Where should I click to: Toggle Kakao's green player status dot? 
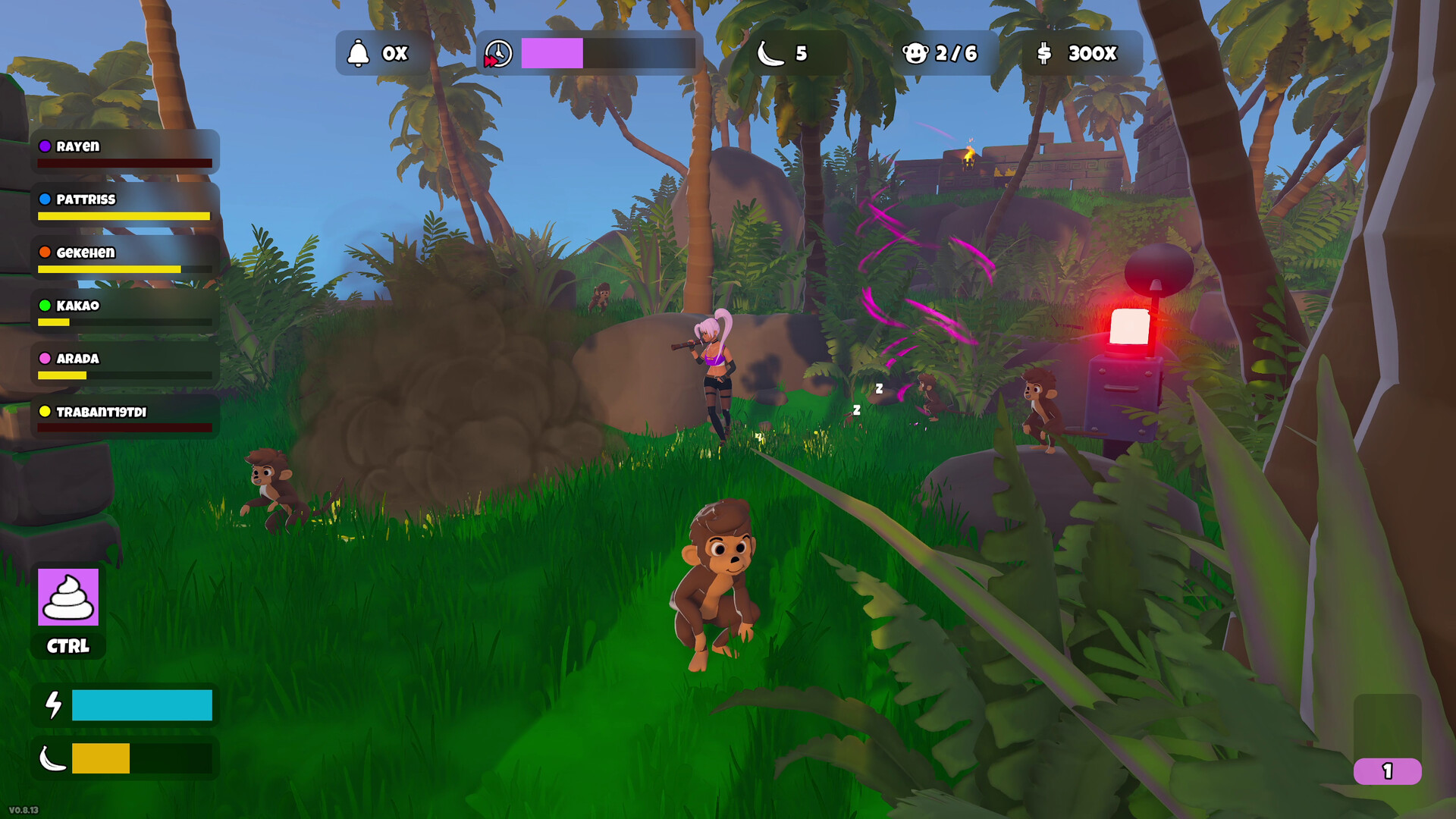pos(45,306)
